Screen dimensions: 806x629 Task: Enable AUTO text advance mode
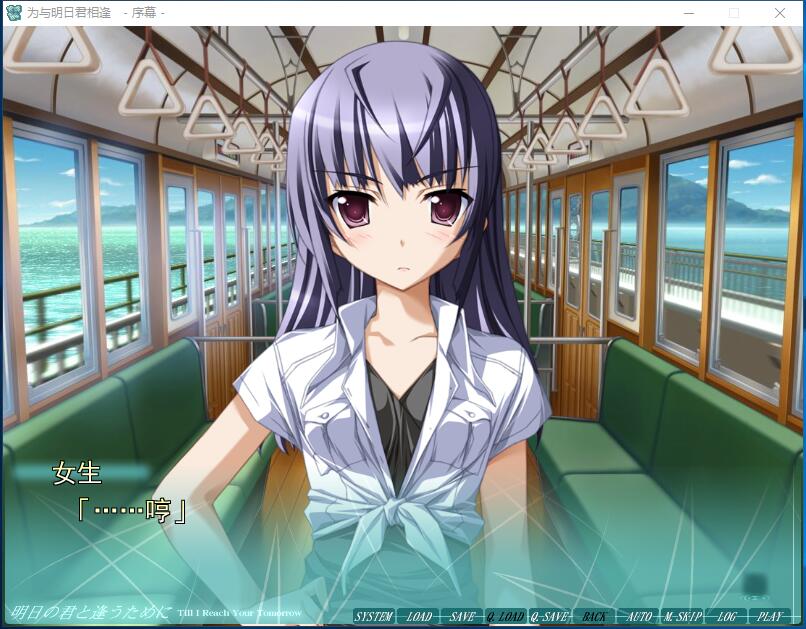tap(638, 617)
